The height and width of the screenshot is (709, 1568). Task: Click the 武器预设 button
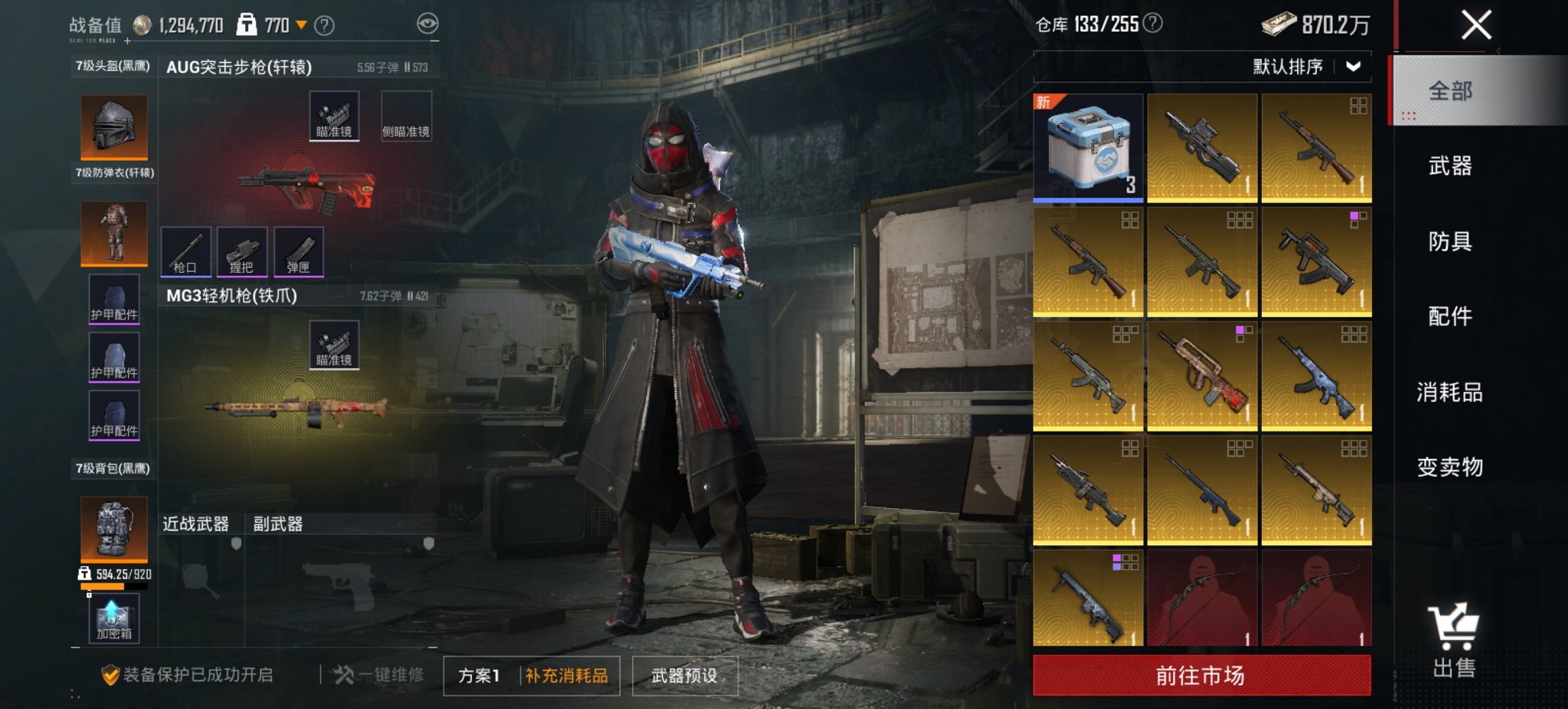tap(685, 675)
